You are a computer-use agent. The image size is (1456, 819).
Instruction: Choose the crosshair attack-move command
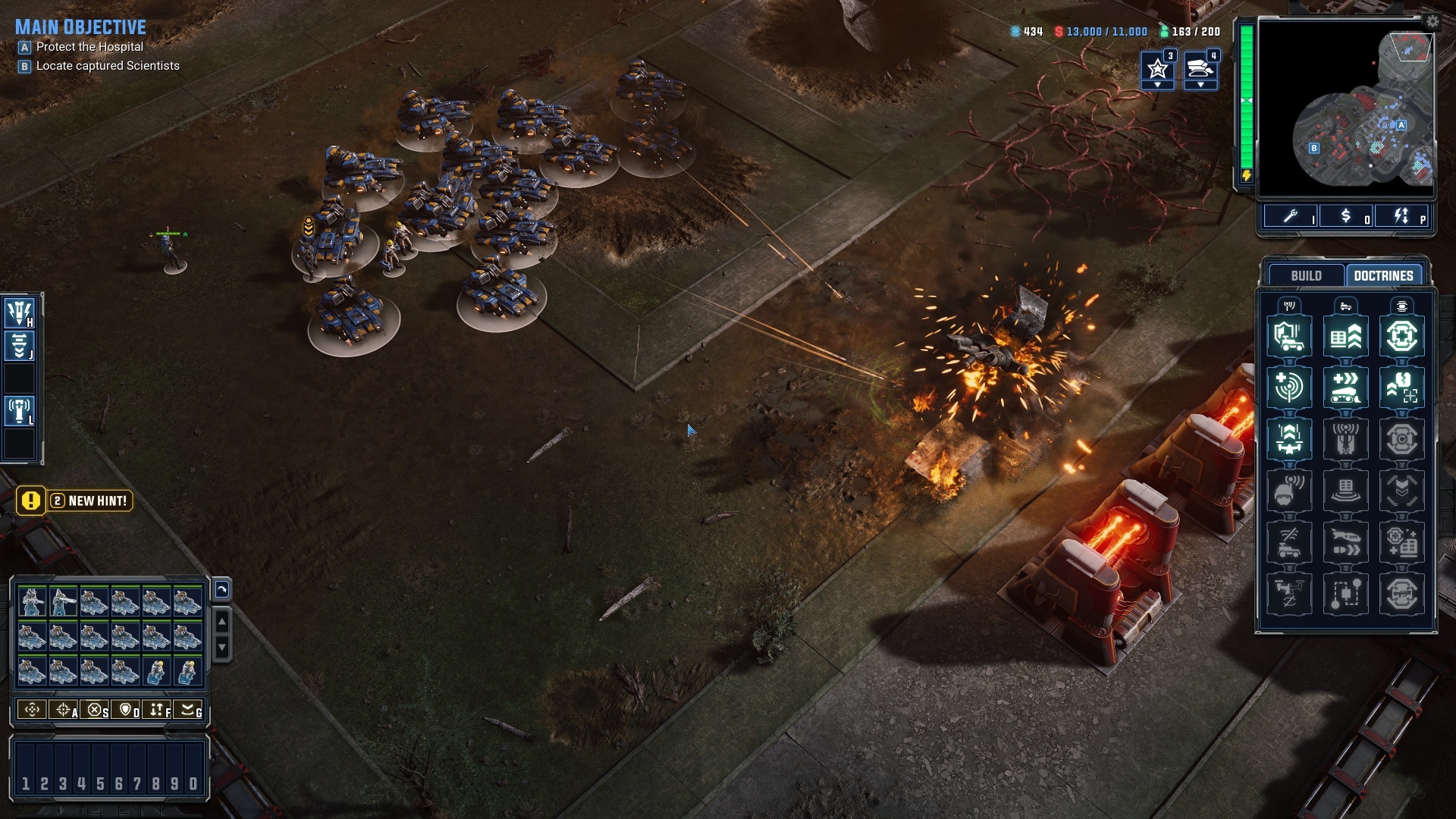coord(64,710)
